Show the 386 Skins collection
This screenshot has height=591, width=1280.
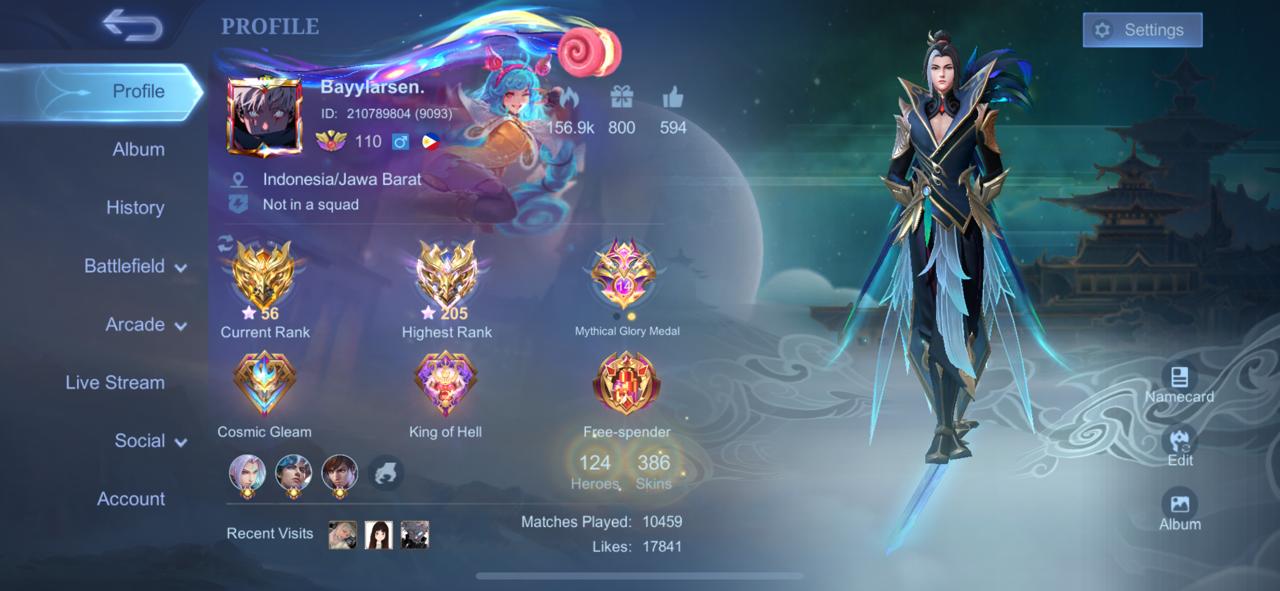click(x=653, y=470)
